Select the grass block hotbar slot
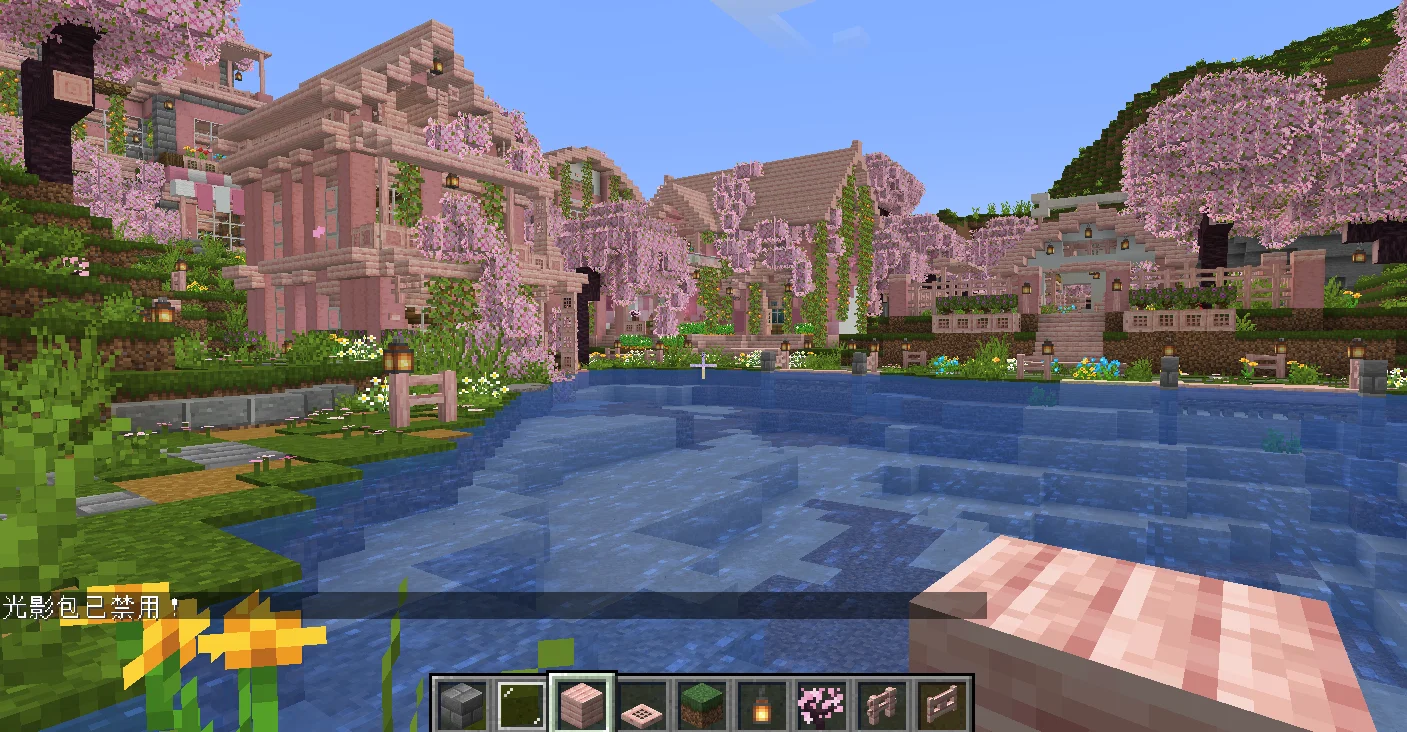Screen dimensions: 1407x732 (702, 705)
